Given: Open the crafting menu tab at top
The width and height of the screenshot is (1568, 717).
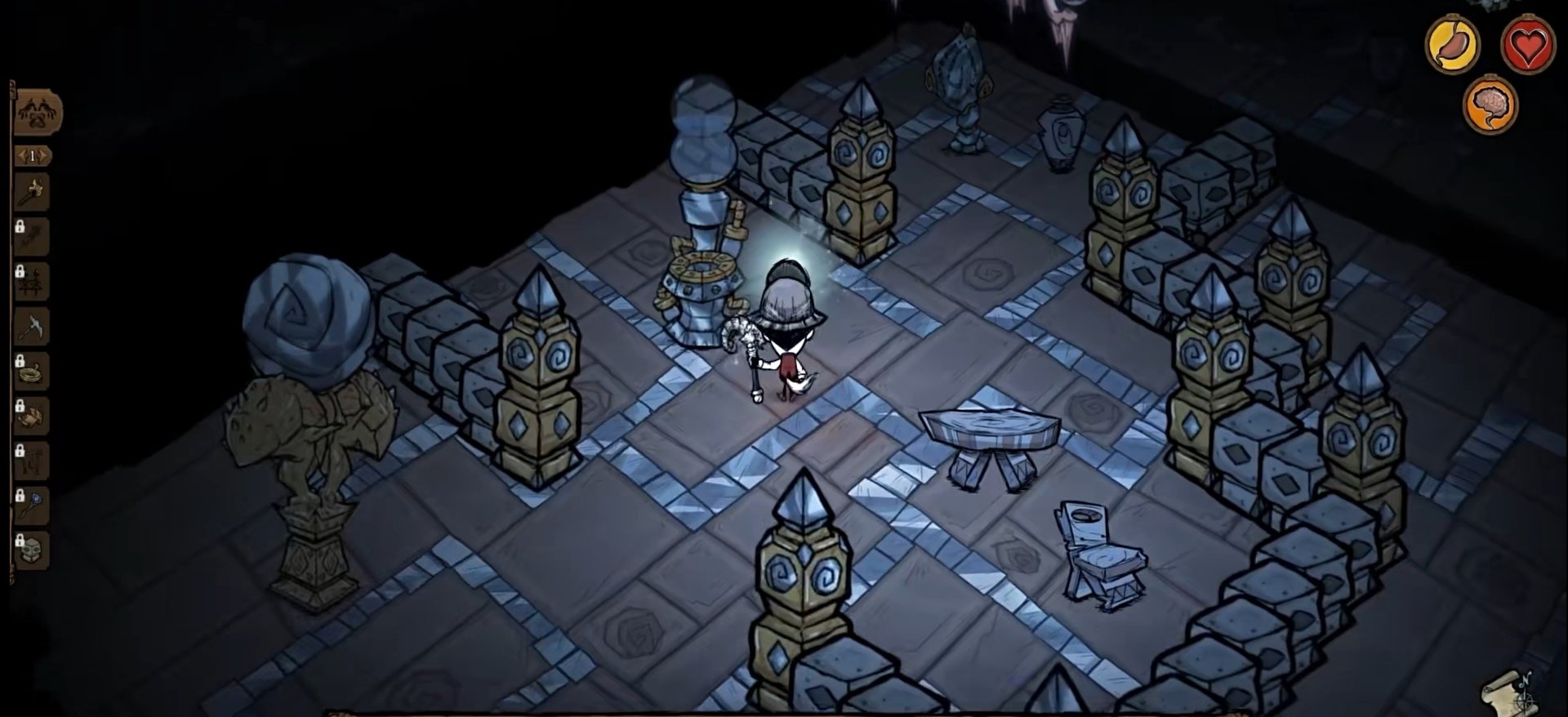Looking at the screenshot, I should pos(37,113).
